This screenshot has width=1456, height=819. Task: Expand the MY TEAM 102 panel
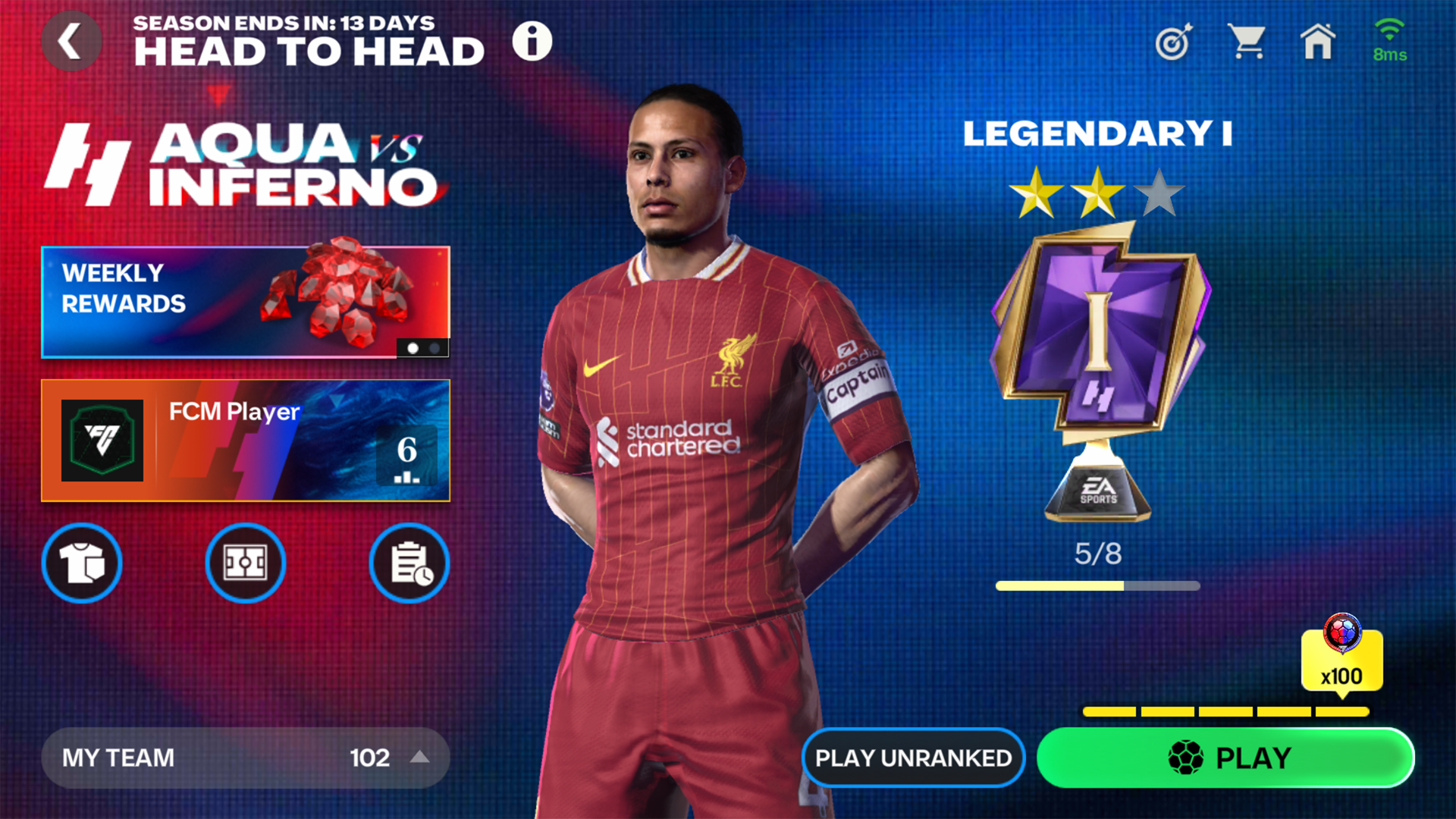pos(246,758)
